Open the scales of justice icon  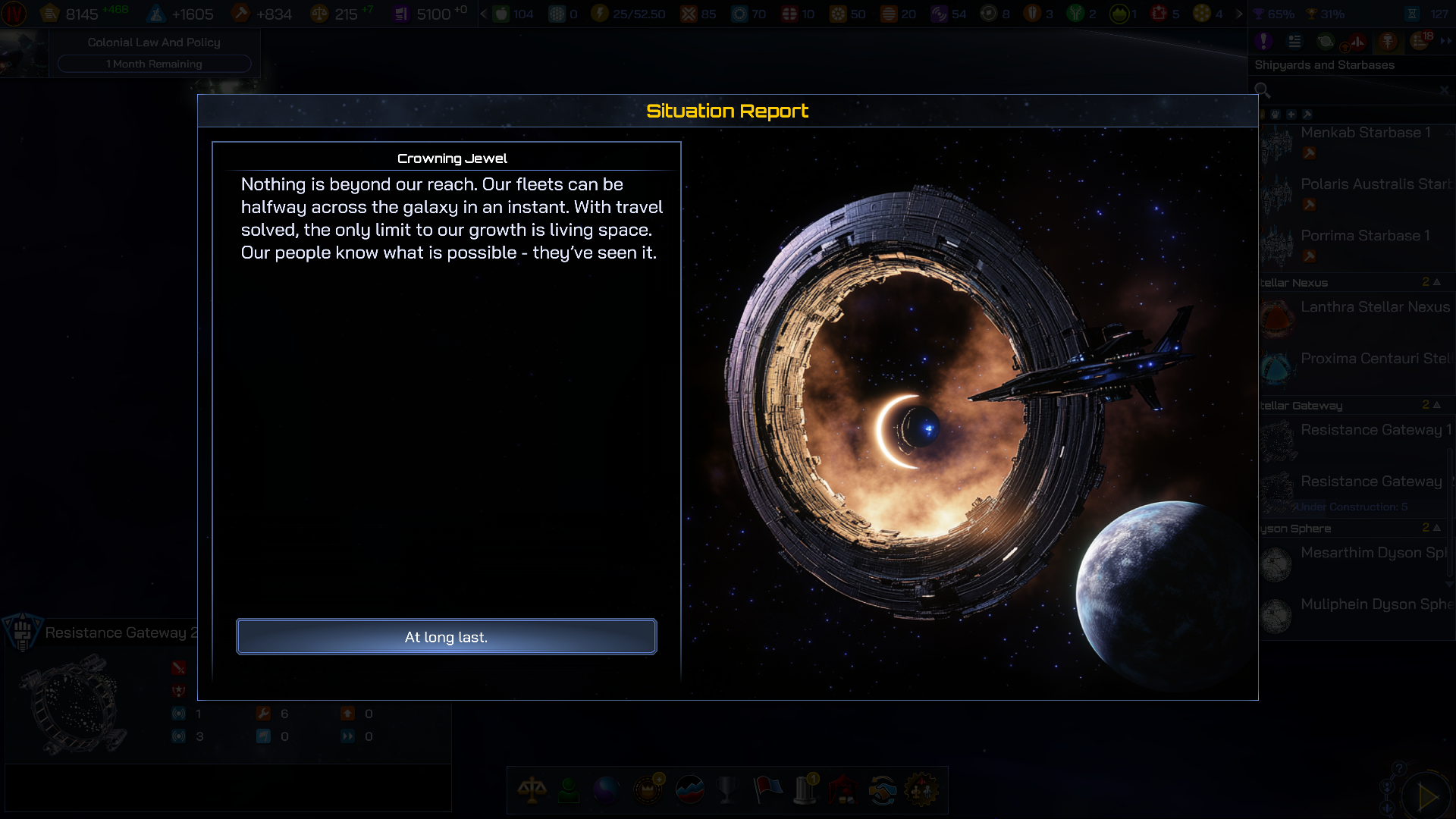(x=532, y=790)
